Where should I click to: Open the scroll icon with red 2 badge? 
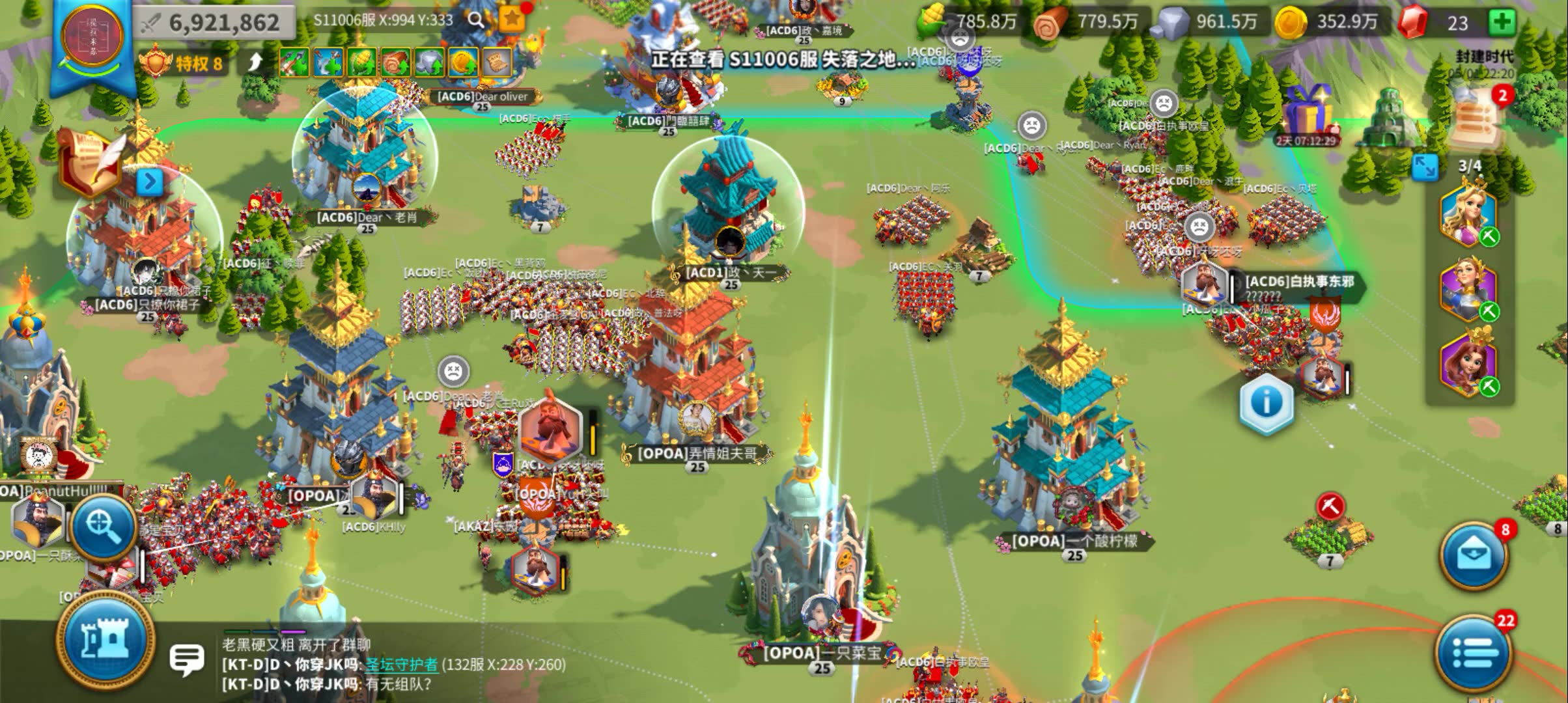pyautogui.click(x=1478, y=118)
